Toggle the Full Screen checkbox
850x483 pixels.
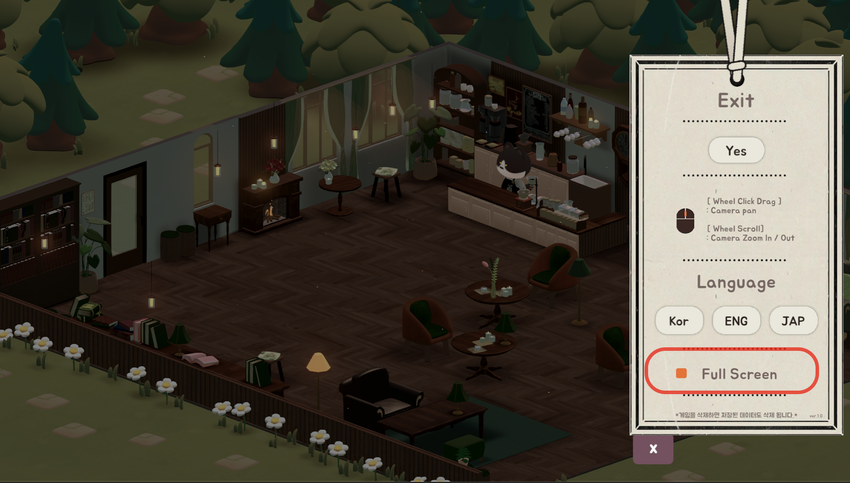(682, 373)
